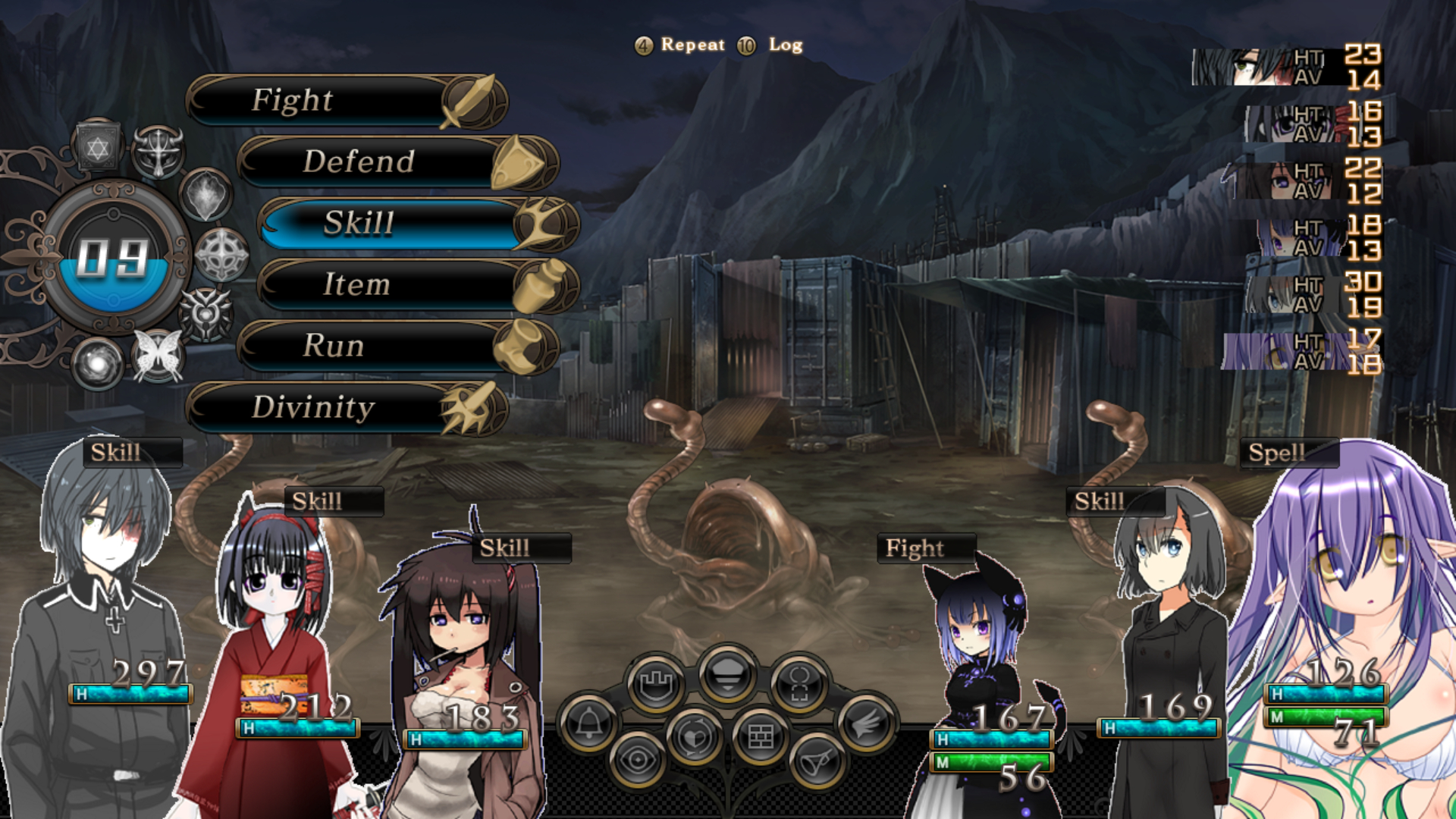Click the hexagram spellbook icon
Viewport: 1456px width, 819px height.
(97, 146)
